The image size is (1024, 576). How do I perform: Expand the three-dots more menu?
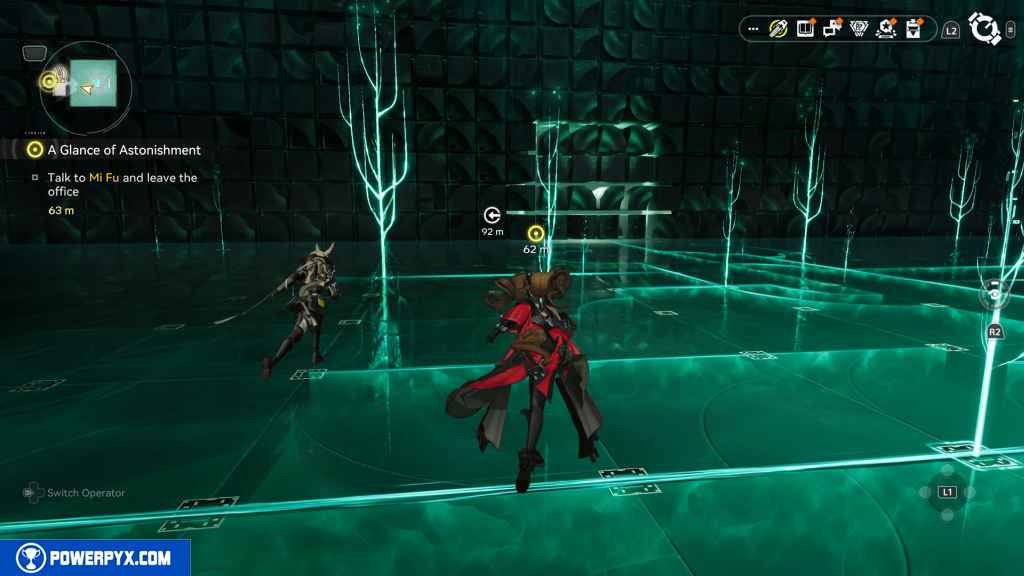pos(753,29)
